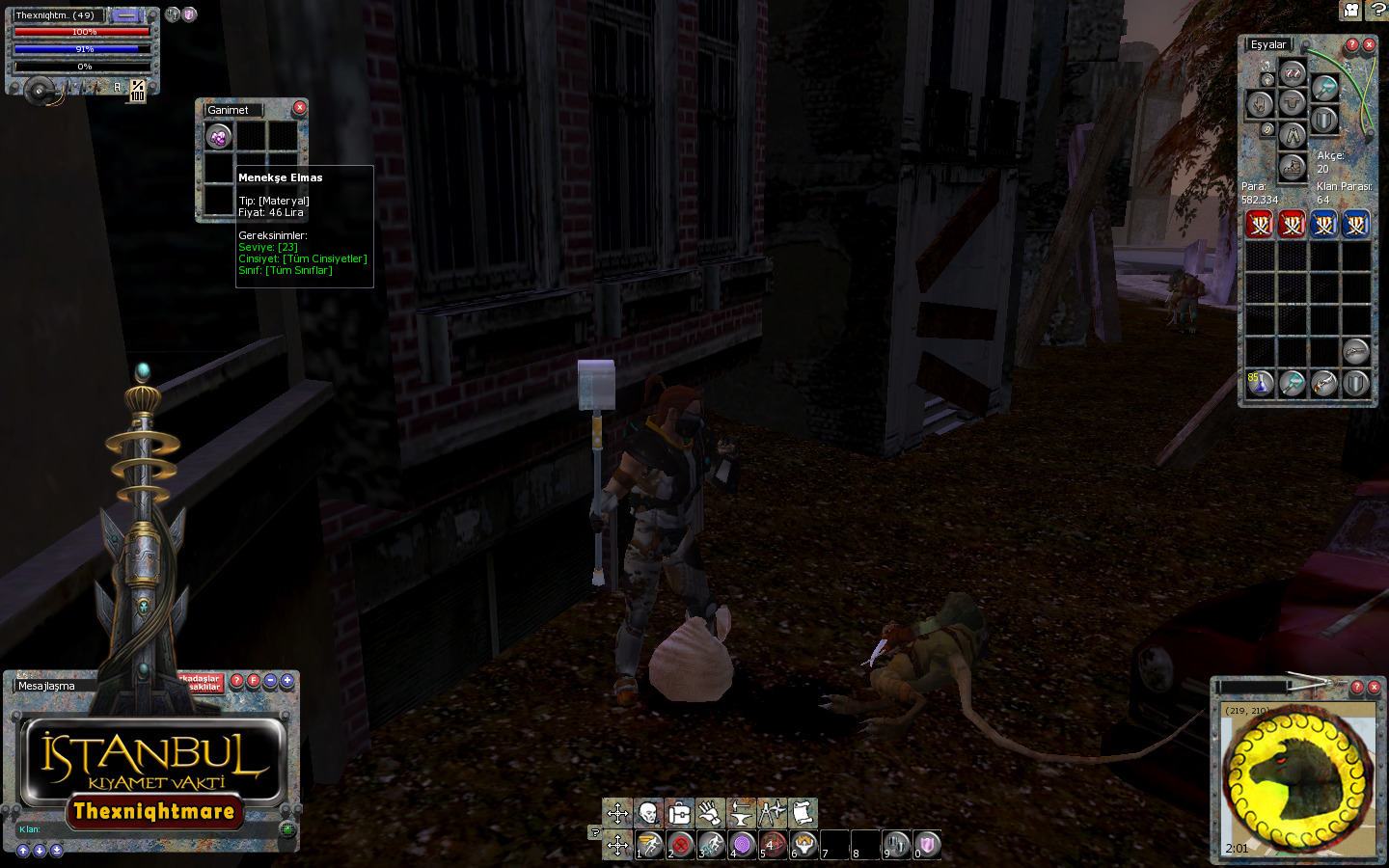Activate the sprint skill in slot 1

pyautogui.click(x=649, y=845)
